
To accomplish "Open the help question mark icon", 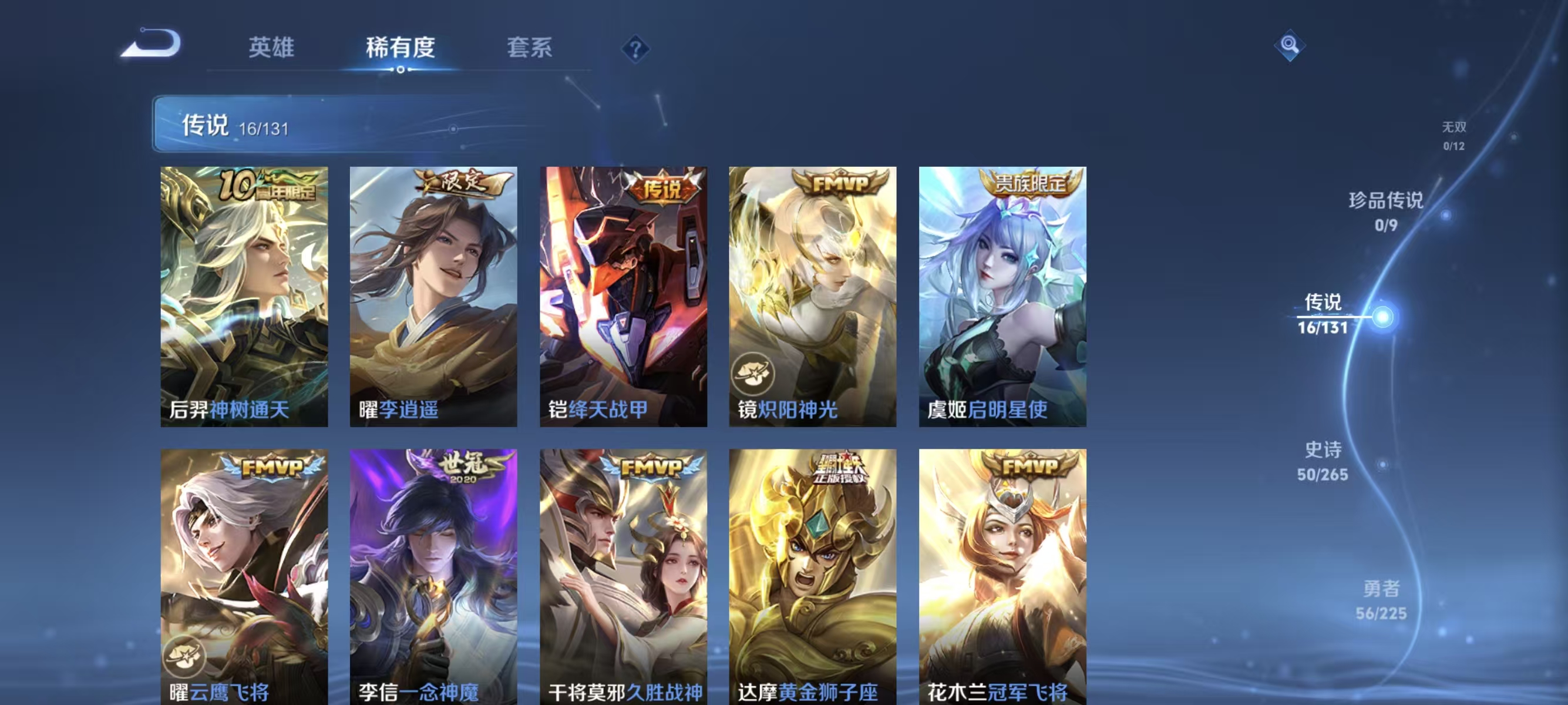I will [x=637, y=51].
